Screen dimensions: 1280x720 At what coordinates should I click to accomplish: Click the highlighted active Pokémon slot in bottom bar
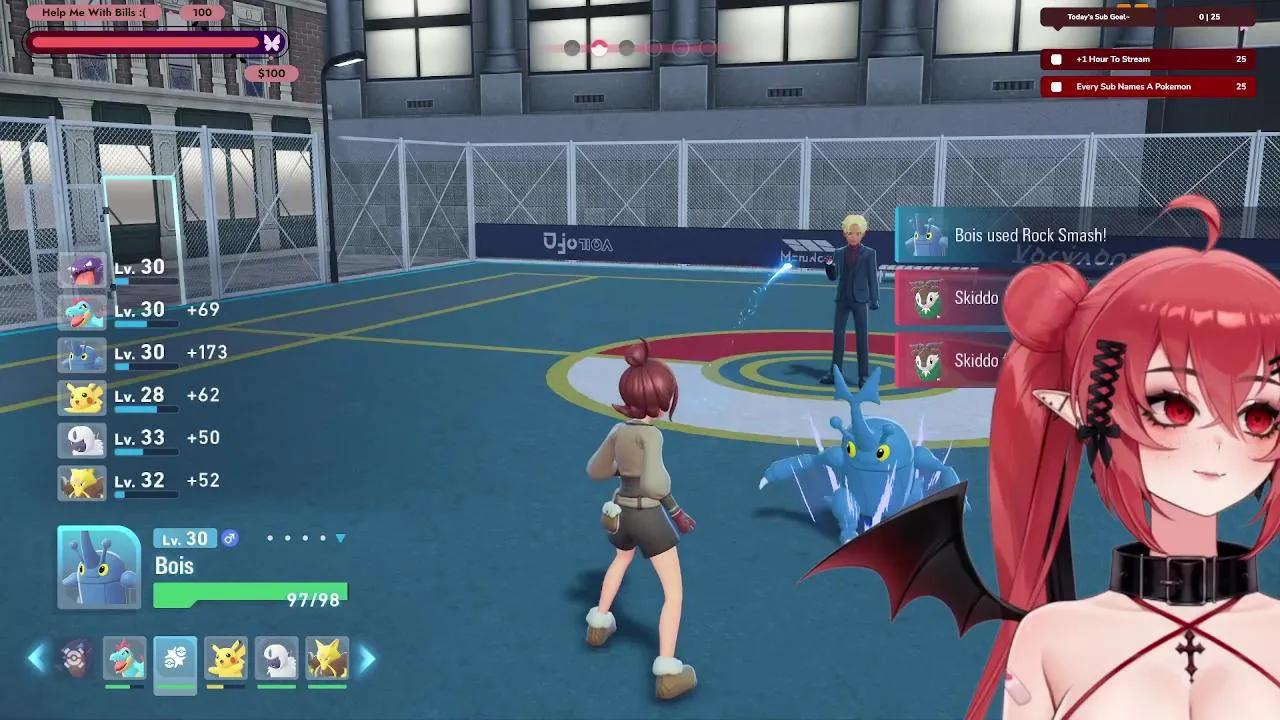pyautogui.click(x=175, y=658)
